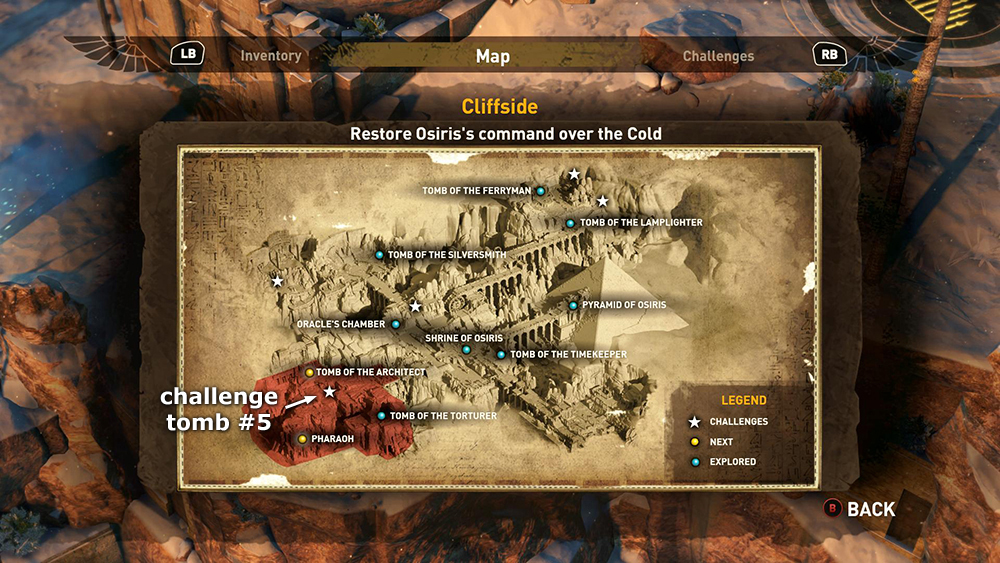
Task: Select the yellow Pharaoh marker
Action: tap(302, 438)
